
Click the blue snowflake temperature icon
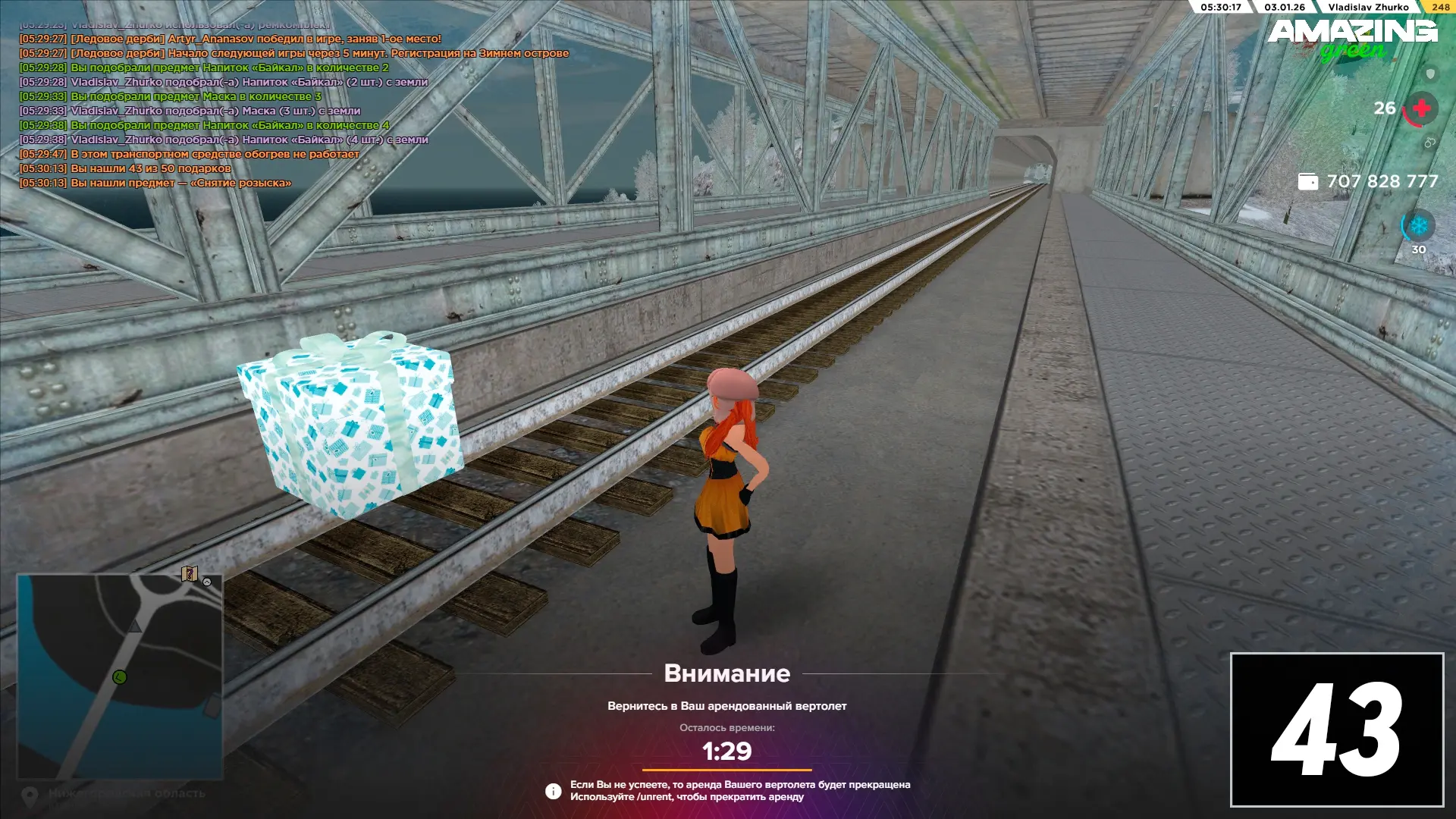coord(1418,226)
